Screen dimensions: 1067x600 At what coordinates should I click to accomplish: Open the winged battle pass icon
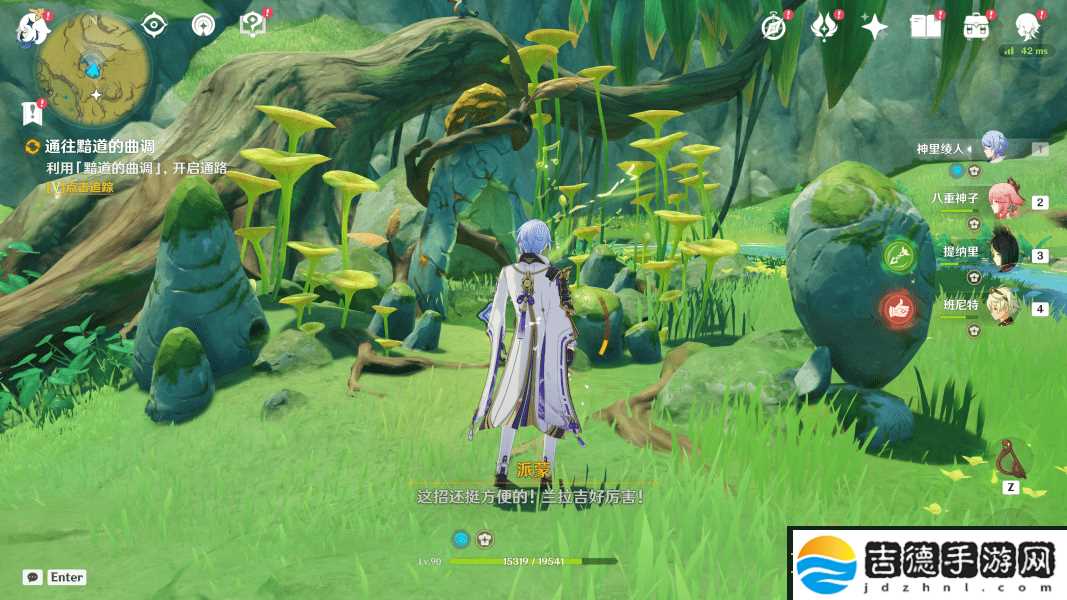point(824,27)
